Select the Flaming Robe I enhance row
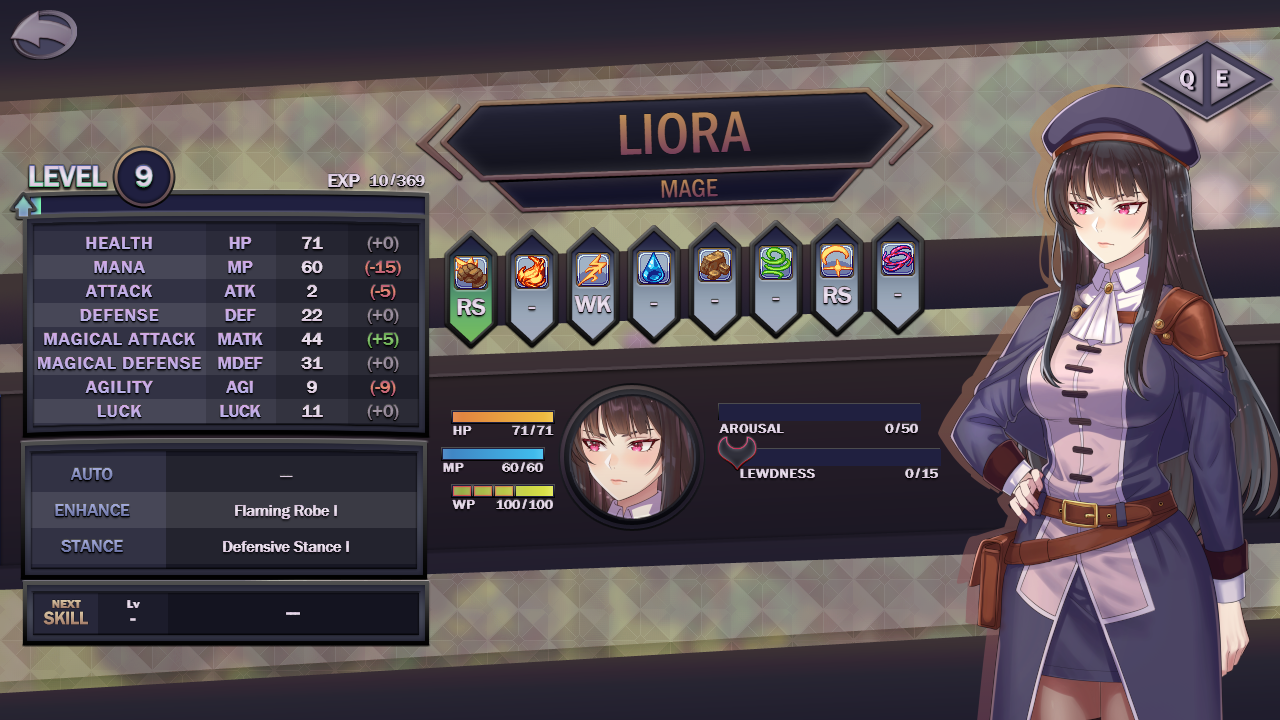 [224, 510]
